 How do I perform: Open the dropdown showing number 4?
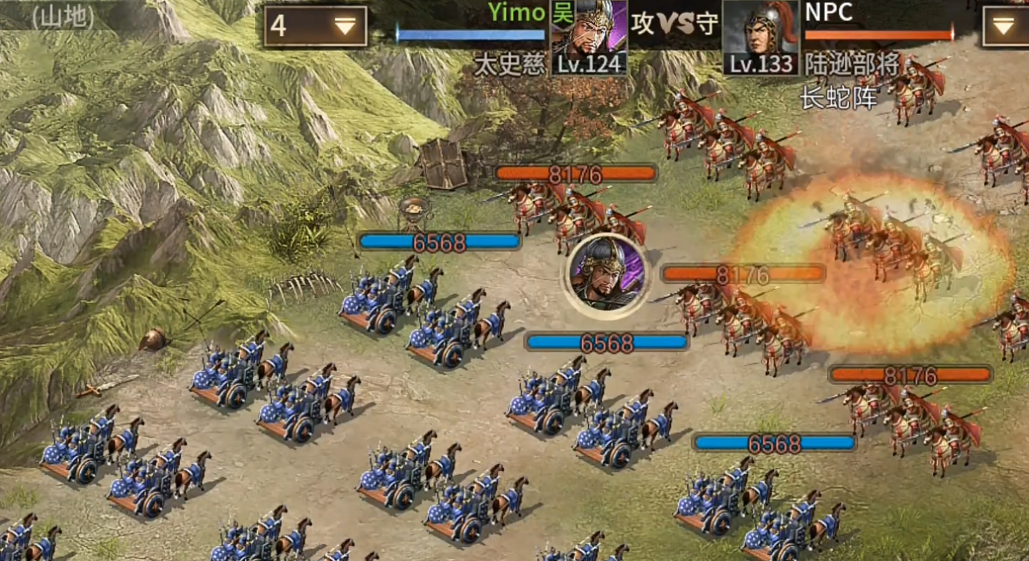[316, 27]
